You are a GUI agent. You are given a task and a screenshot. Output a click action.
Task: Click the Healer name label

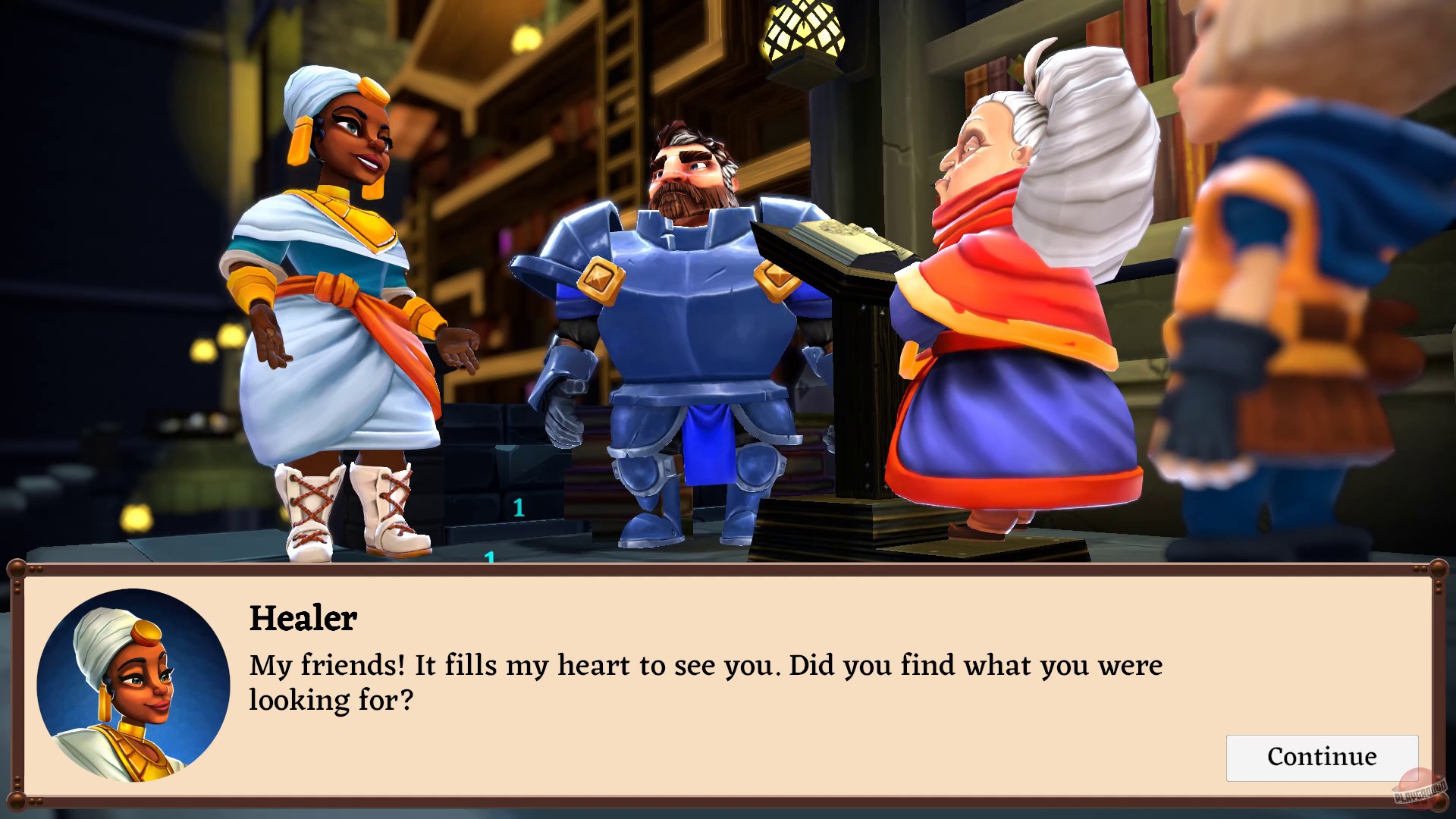(x=301, y=619)
